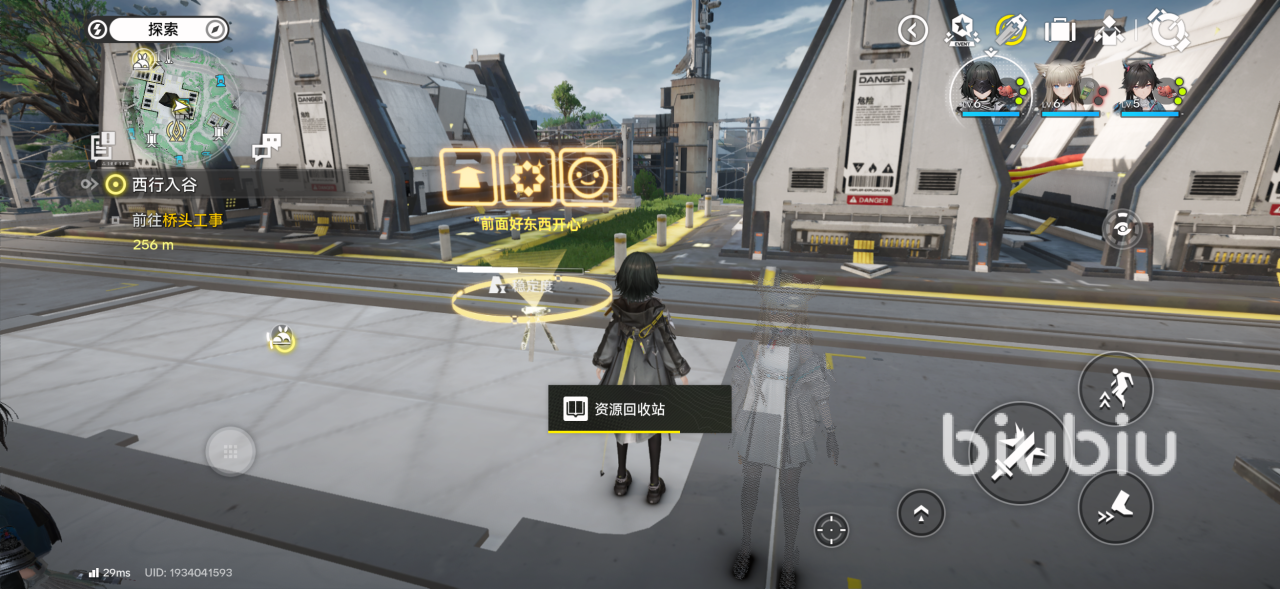Tap the boot dash button
This screenshot has width=1280, height=589.
coord(1115,507)
